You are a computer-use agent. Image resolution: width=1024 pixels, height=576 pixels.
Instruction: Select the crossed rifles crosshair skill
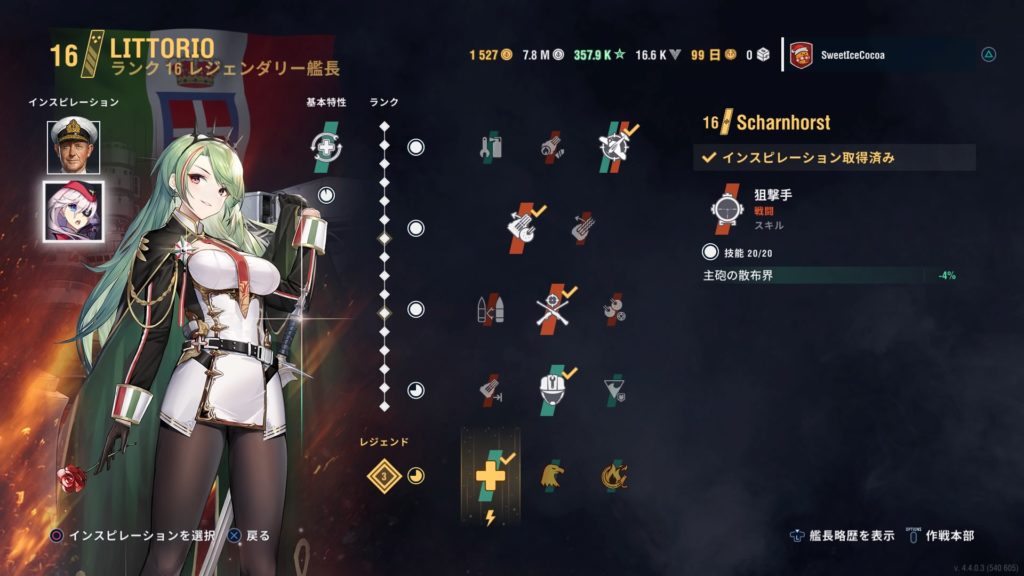point(553,309)
